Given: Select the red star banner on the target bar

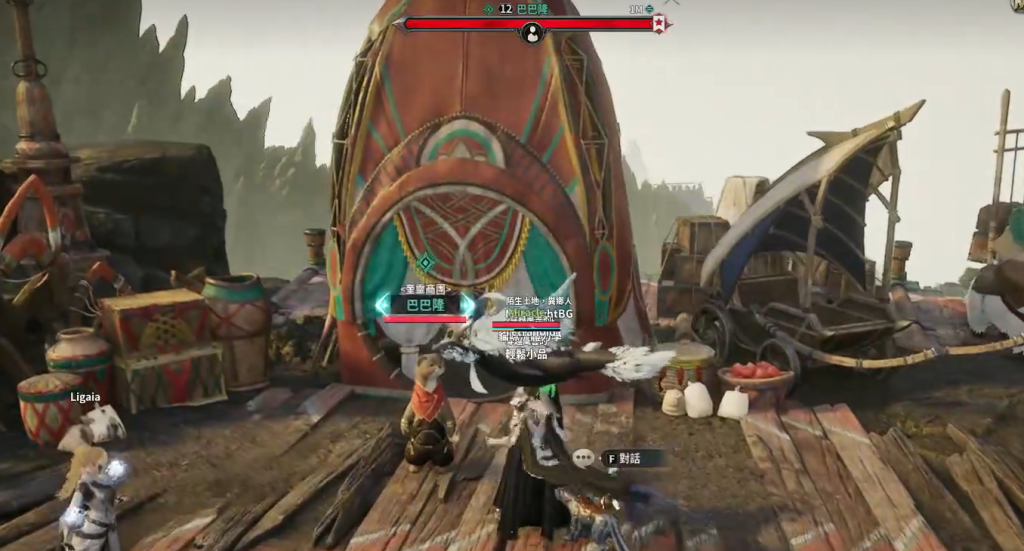Looking at the screenshot, I should point(659,24).
